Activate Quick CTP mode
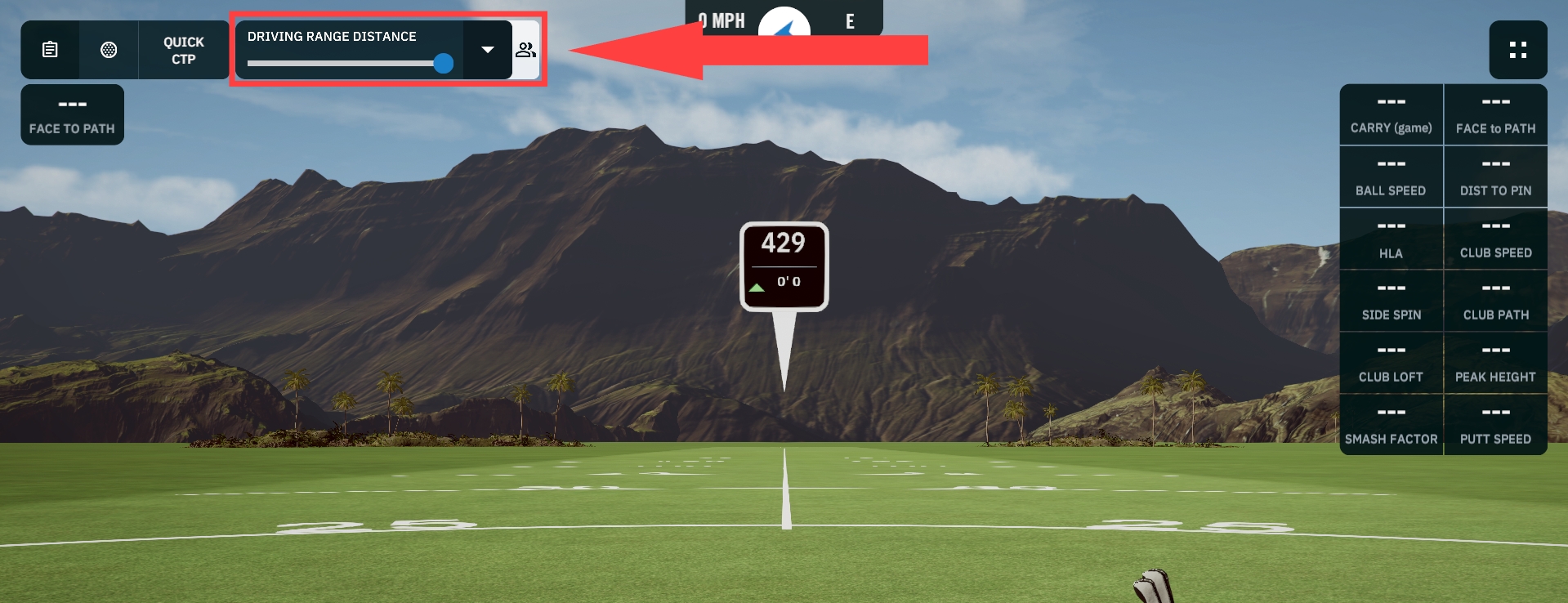 184,50
